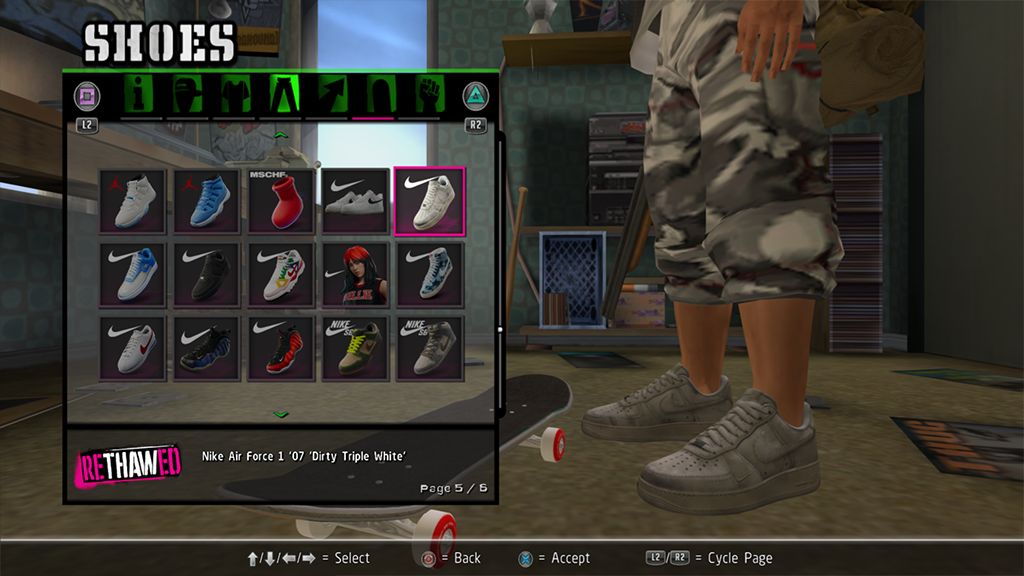Go to the next shoe page arrow
The width and height of the screenshot is (1024, 576).
tap(281, 413)
